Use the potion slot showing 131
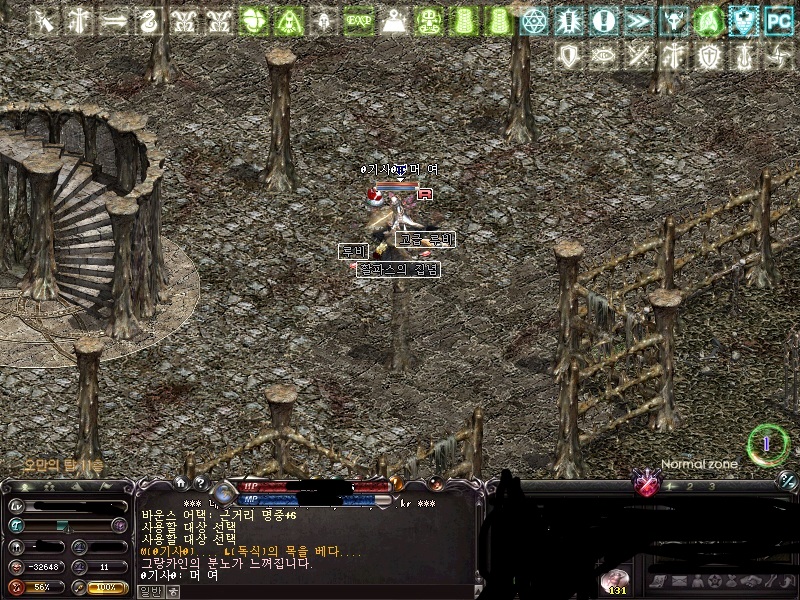The image size is (800, 600). pyautogui.click(x=616, y=581)
